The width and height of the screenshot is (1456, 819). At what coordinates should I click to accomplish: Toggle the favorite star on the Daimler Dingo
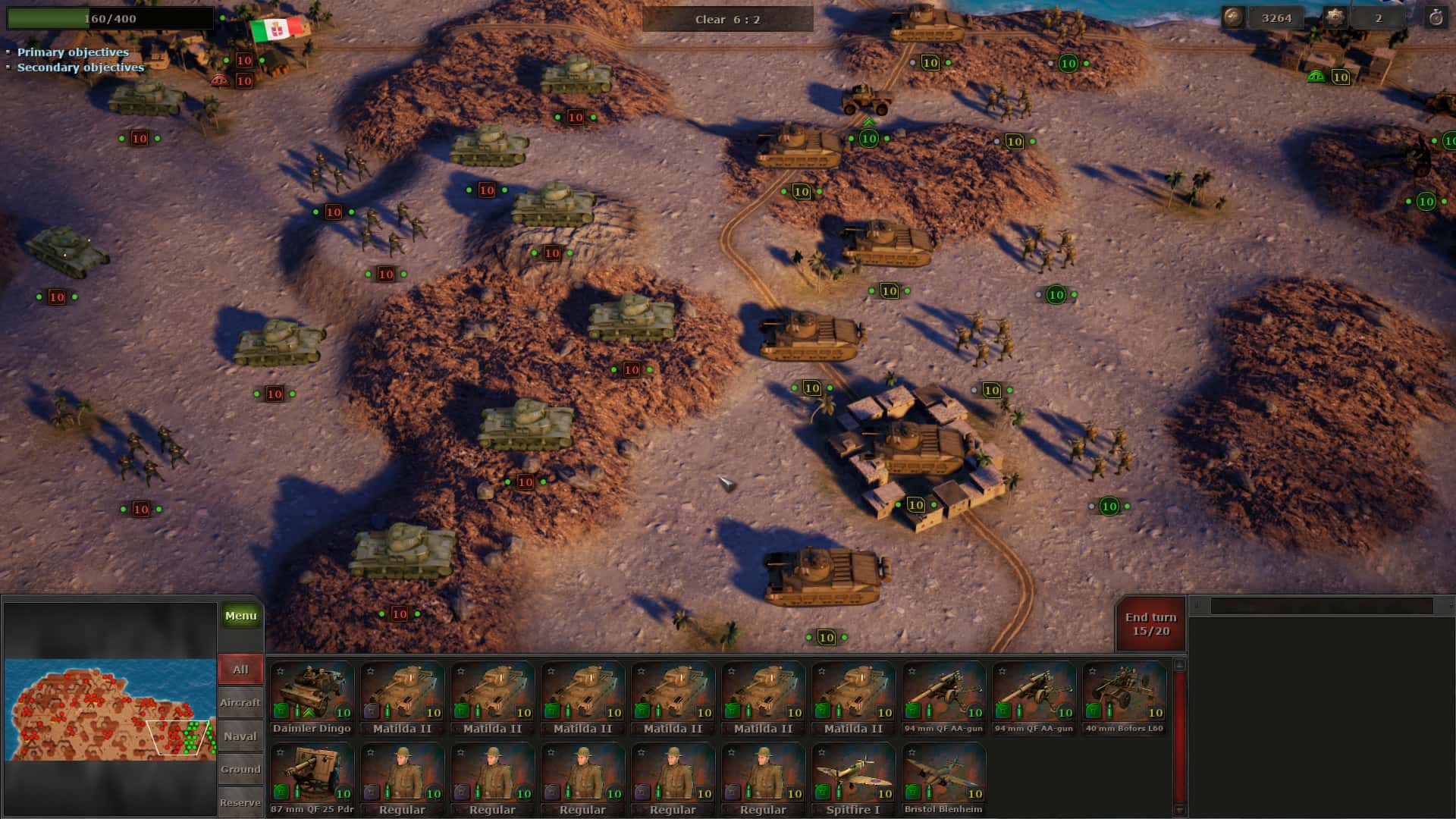coord(281,670)
